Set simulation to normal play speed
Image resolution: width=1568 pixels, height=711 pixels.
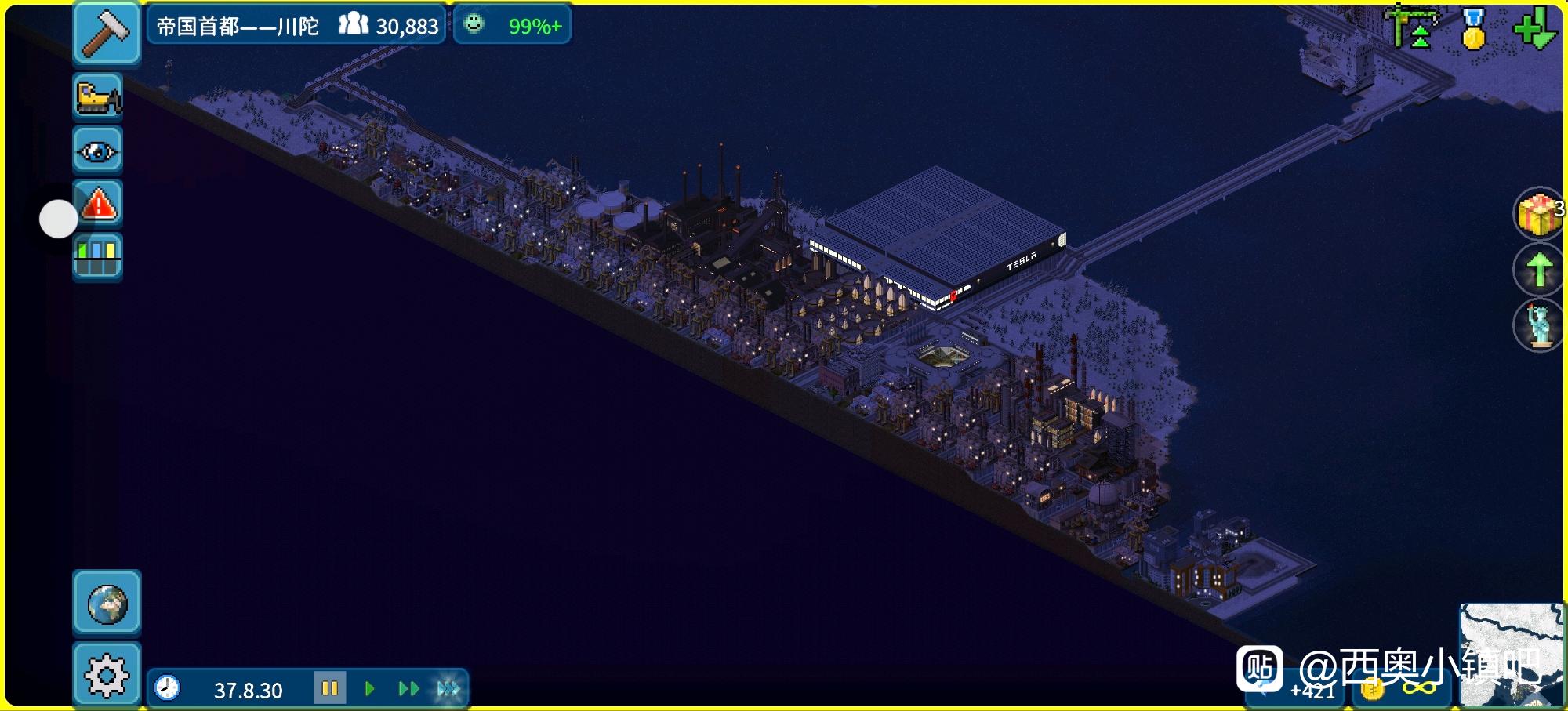coord(369,688)
